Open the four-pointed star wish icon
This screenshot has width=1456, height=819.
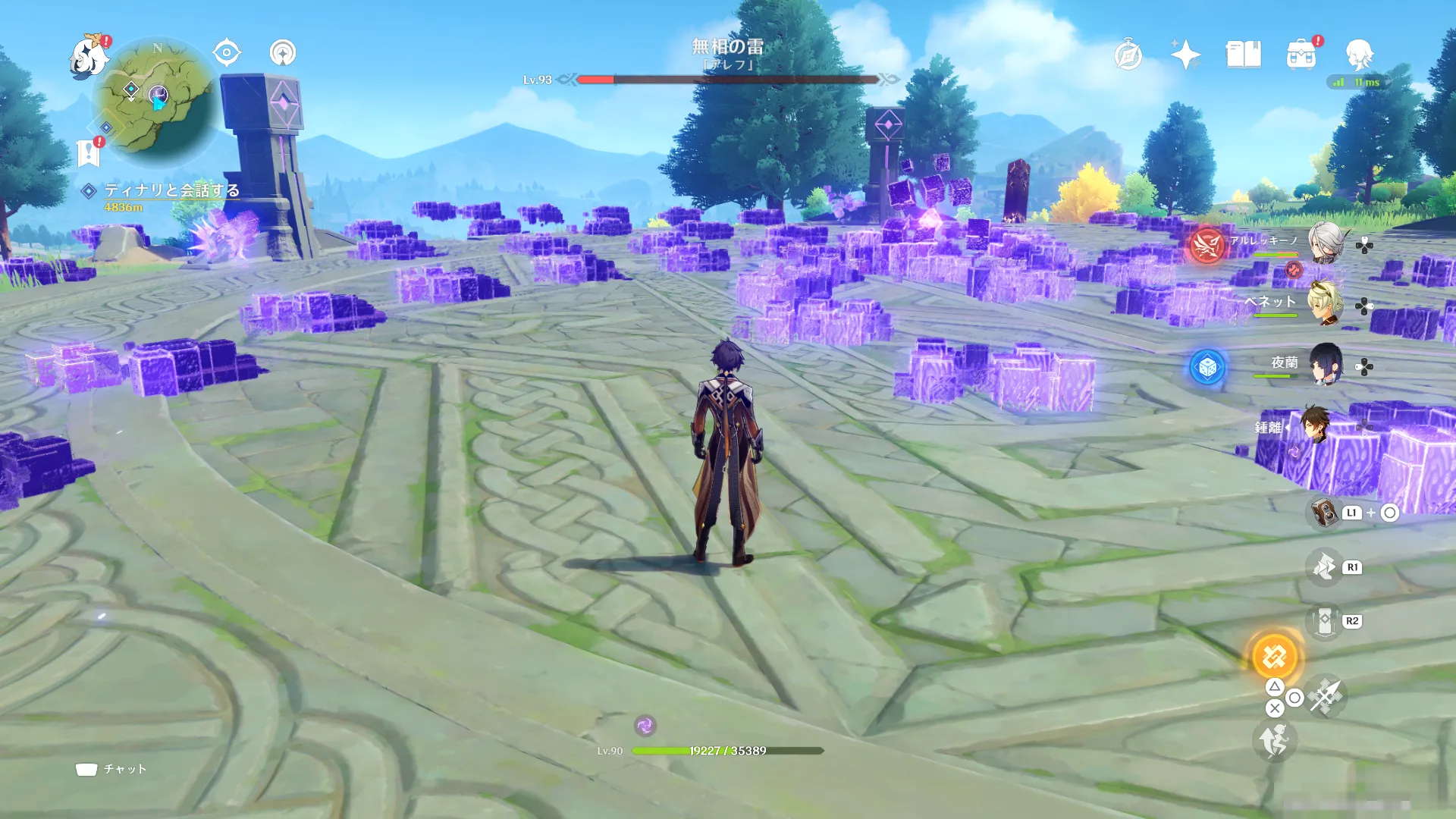pos(1185,55)
